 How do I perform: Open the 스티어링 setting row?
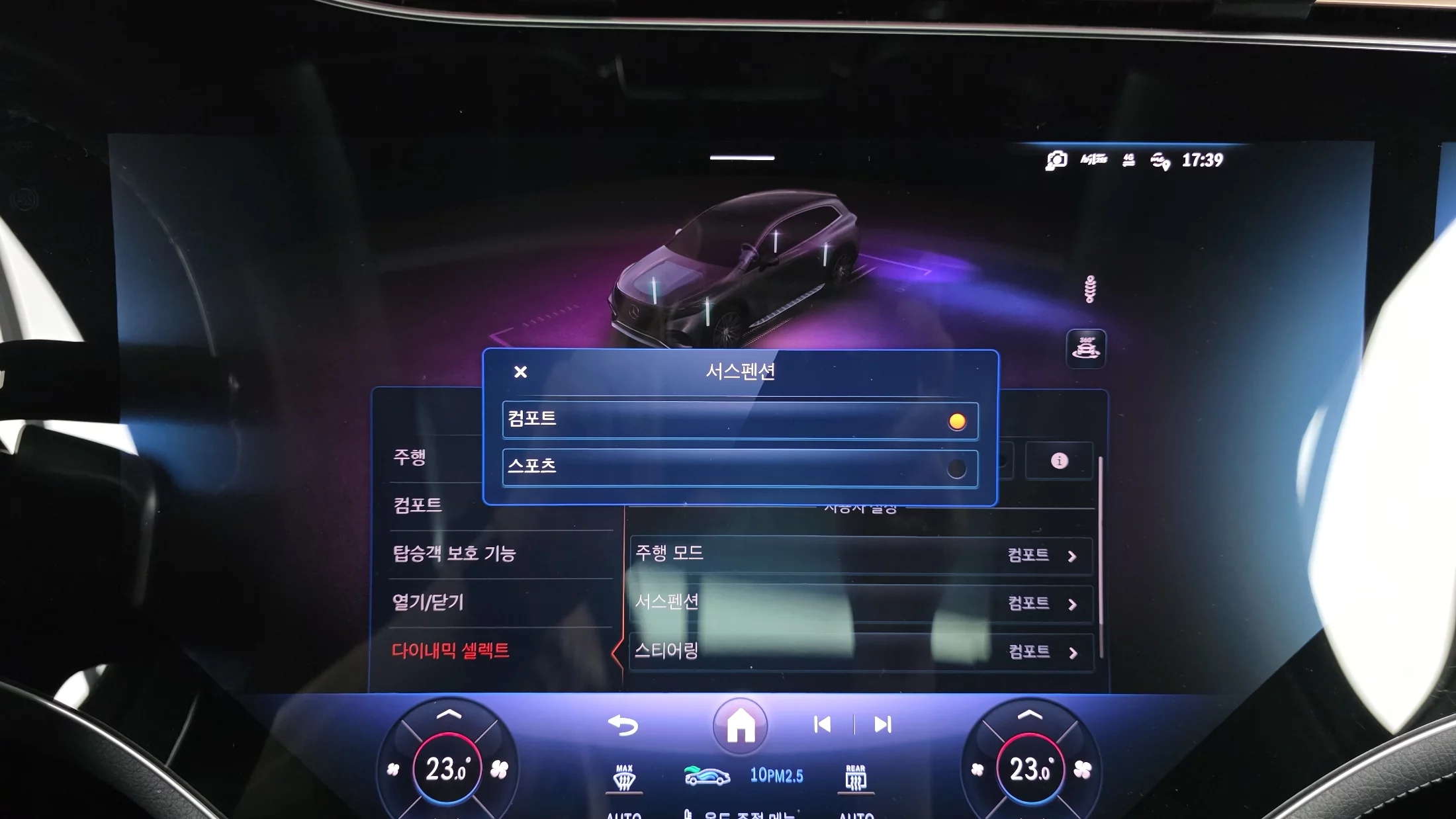(x=860, y=652)
